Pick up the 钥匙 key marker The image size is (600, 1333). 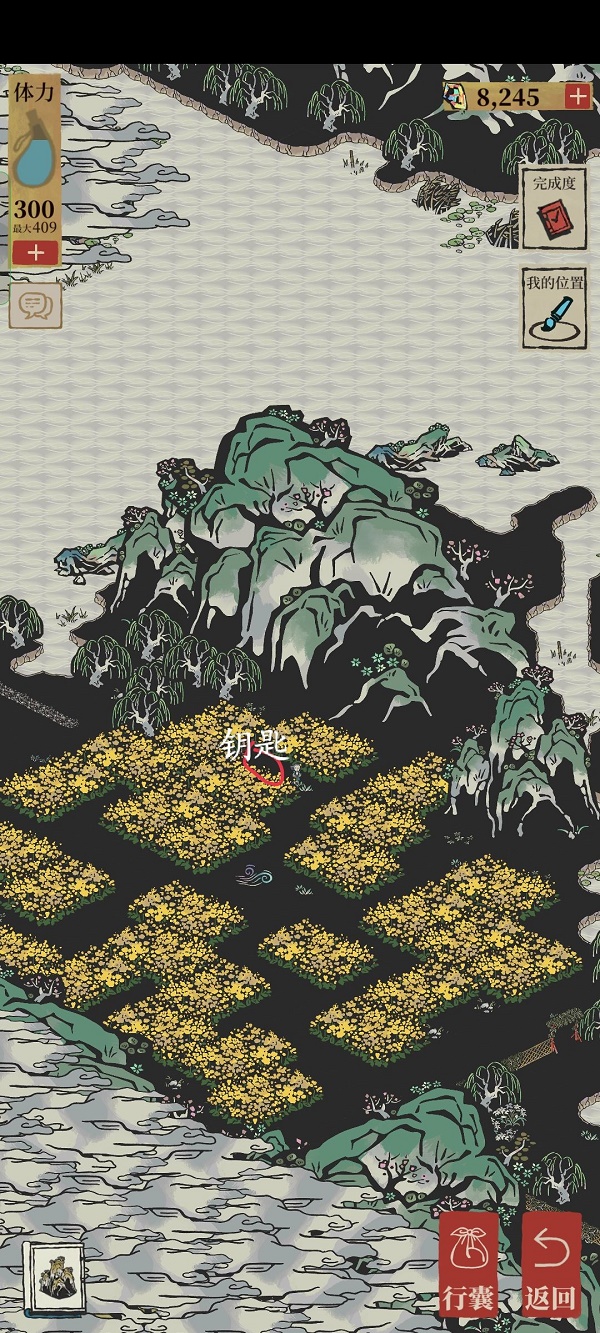coord(263,766)
